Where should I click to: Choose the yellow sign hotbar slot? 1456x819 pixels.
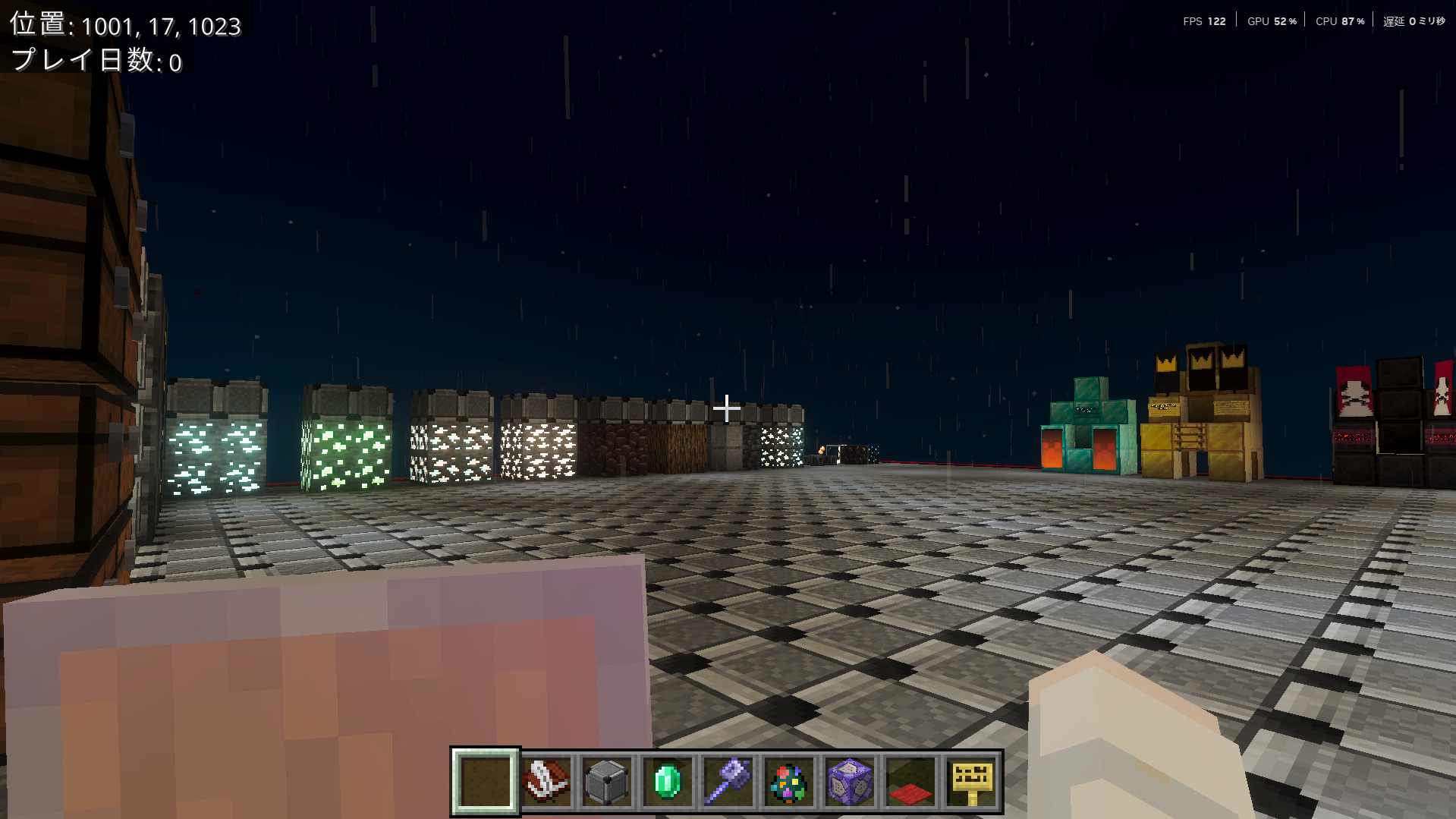(x=971, y=782)
